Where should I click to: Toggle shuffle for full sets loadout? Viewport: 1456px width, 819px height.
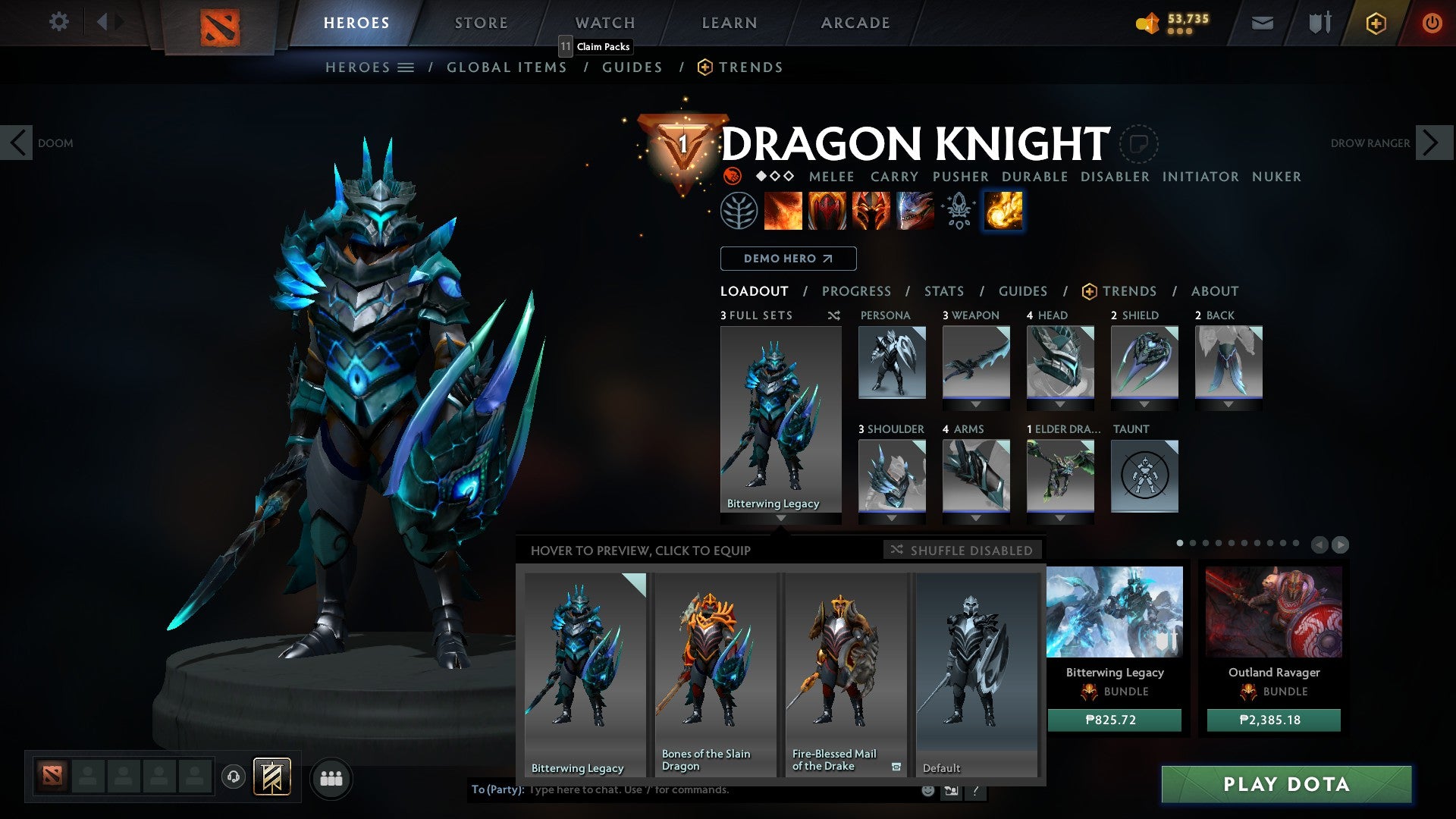[834, 315]
